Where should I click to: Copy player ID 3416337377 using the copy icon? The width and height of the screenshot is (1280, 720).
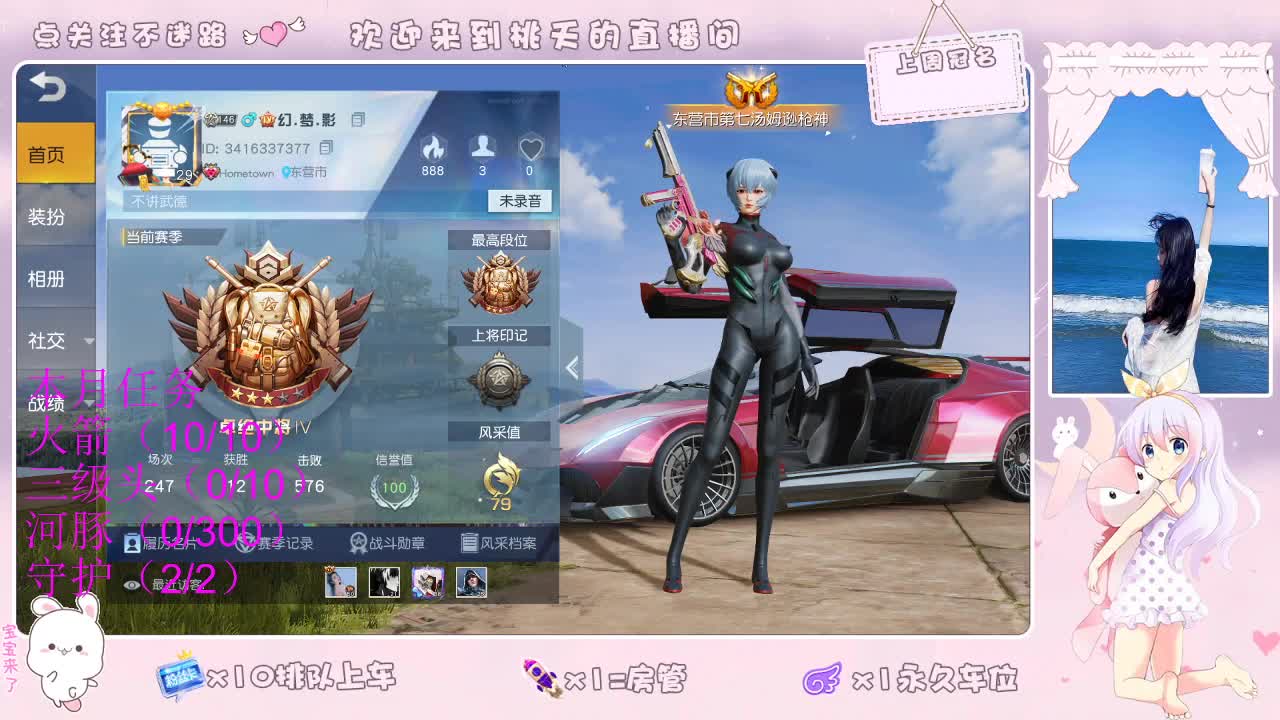pyautogui.click(x=325, y=148)
